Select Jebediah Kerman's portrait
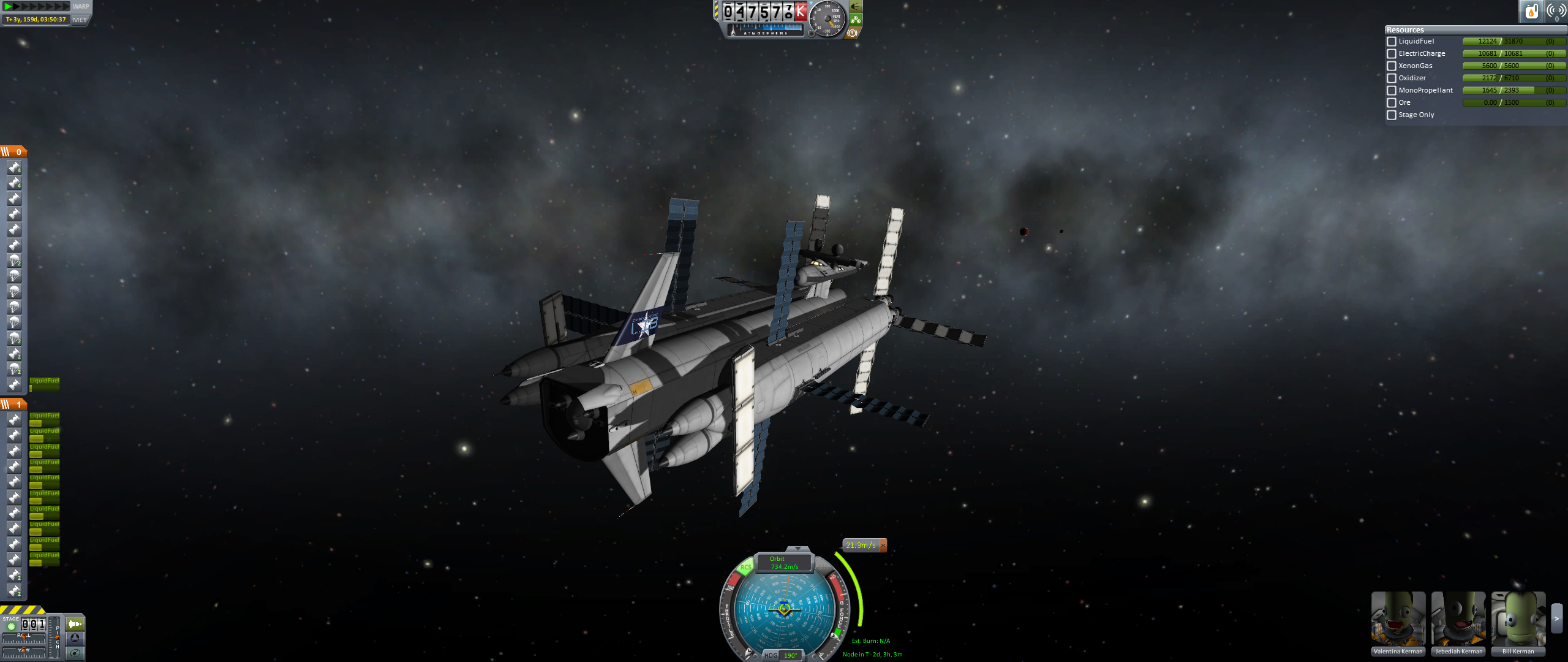1568x662 pixels. tap(1458, 619)
